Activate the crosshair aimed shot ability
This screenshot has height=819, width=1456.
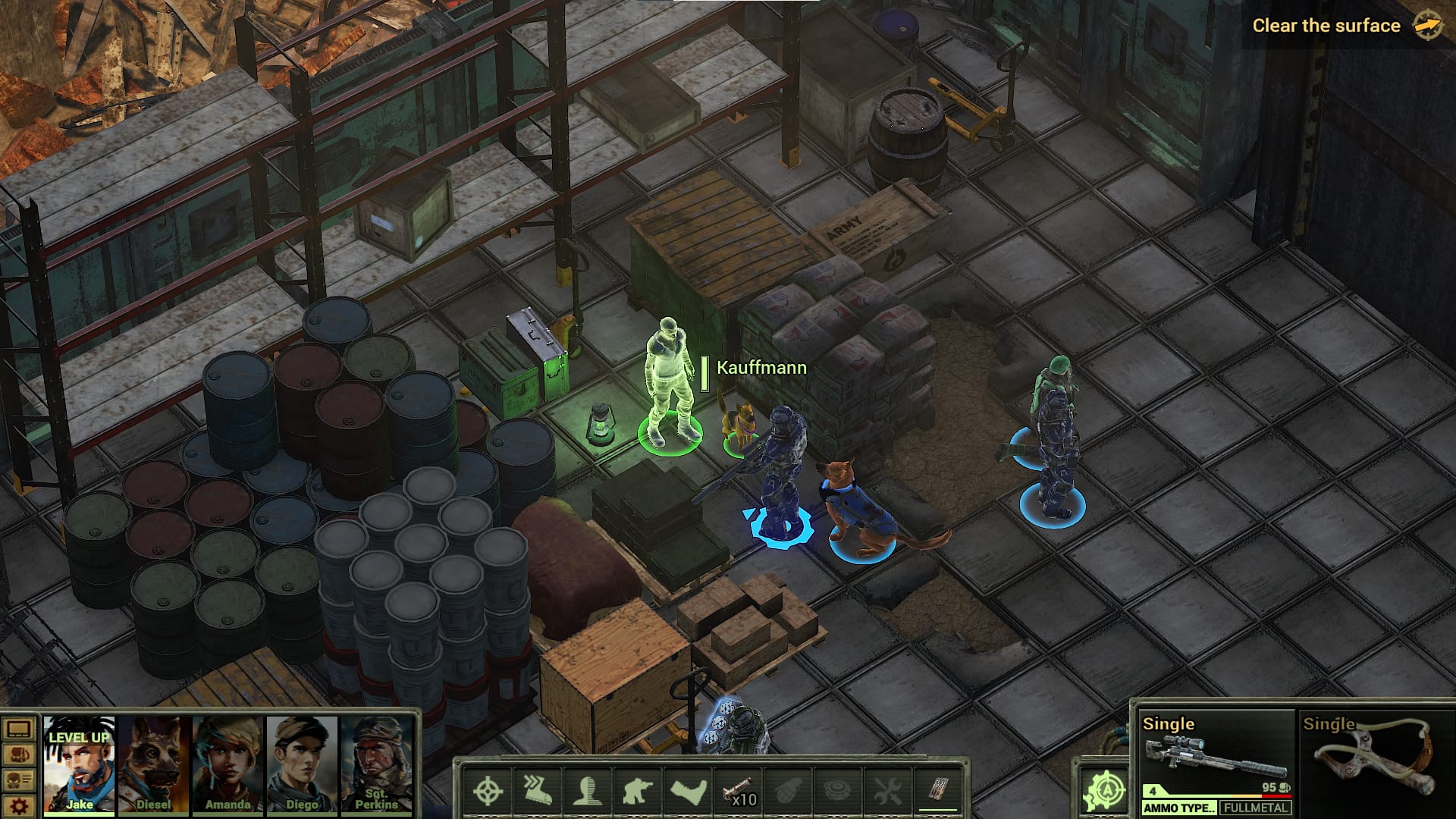[488, 791]
